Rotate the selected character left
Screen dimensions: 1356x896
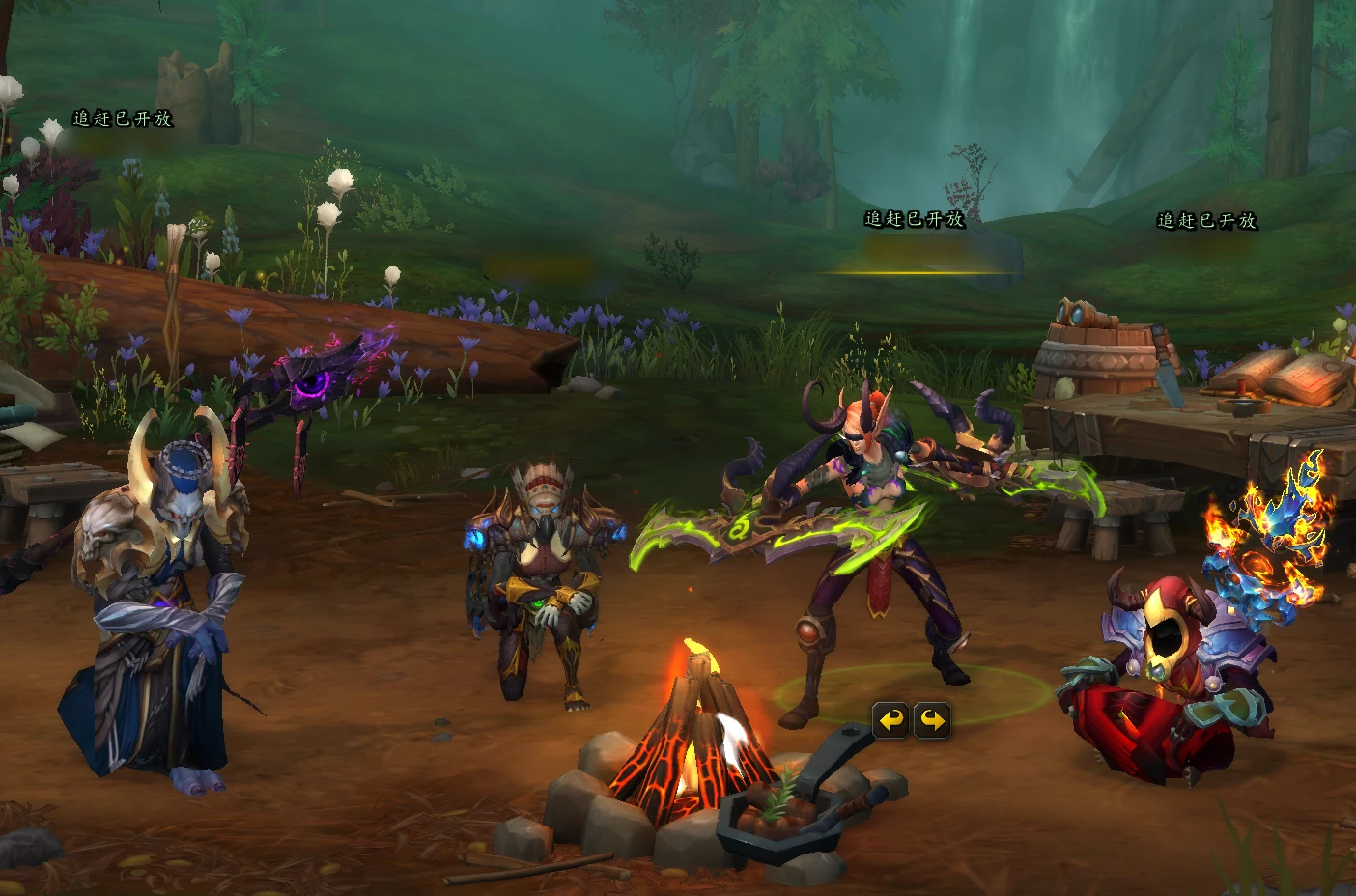[x=890, y=720]
